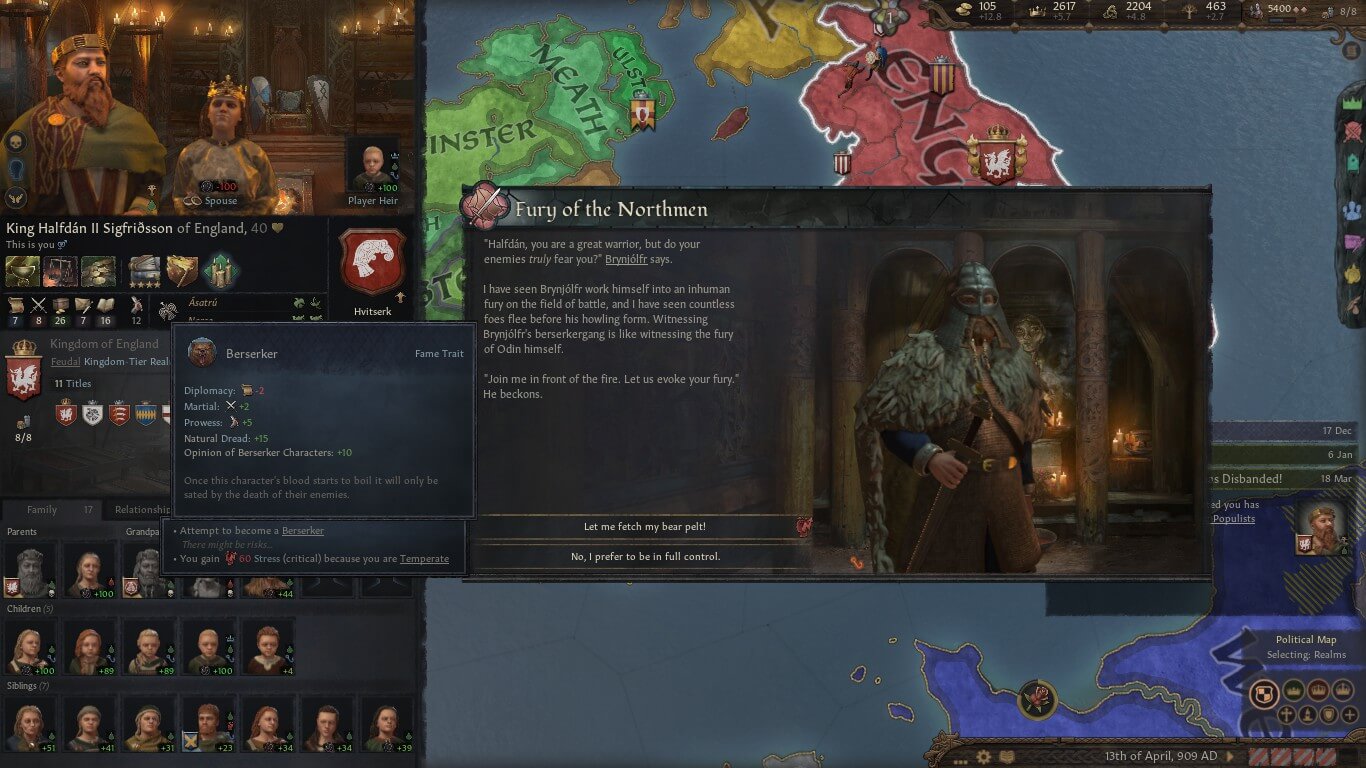This screenshot has width=1366, height=768.
Task: Select the Realms map mode shield
Action: [x=1264, y=691]
